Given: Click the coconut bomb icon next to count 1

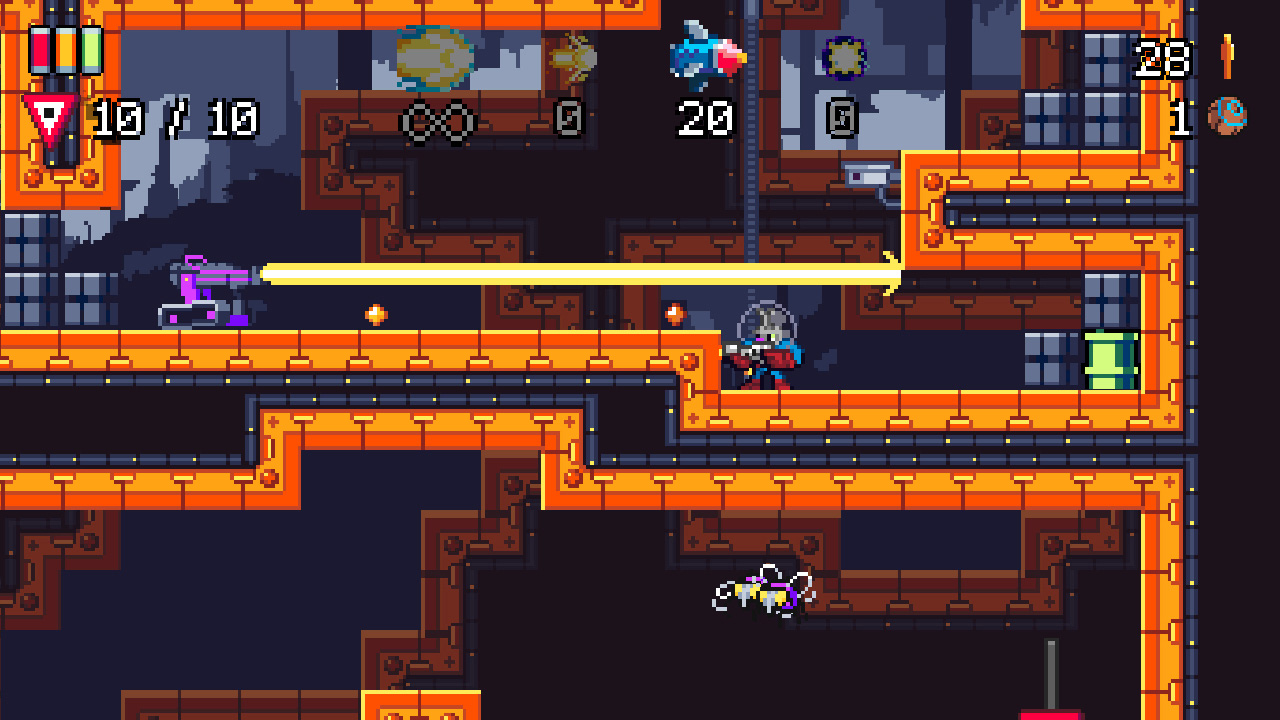Looking at the screenshot, I should click(1227, 115).
